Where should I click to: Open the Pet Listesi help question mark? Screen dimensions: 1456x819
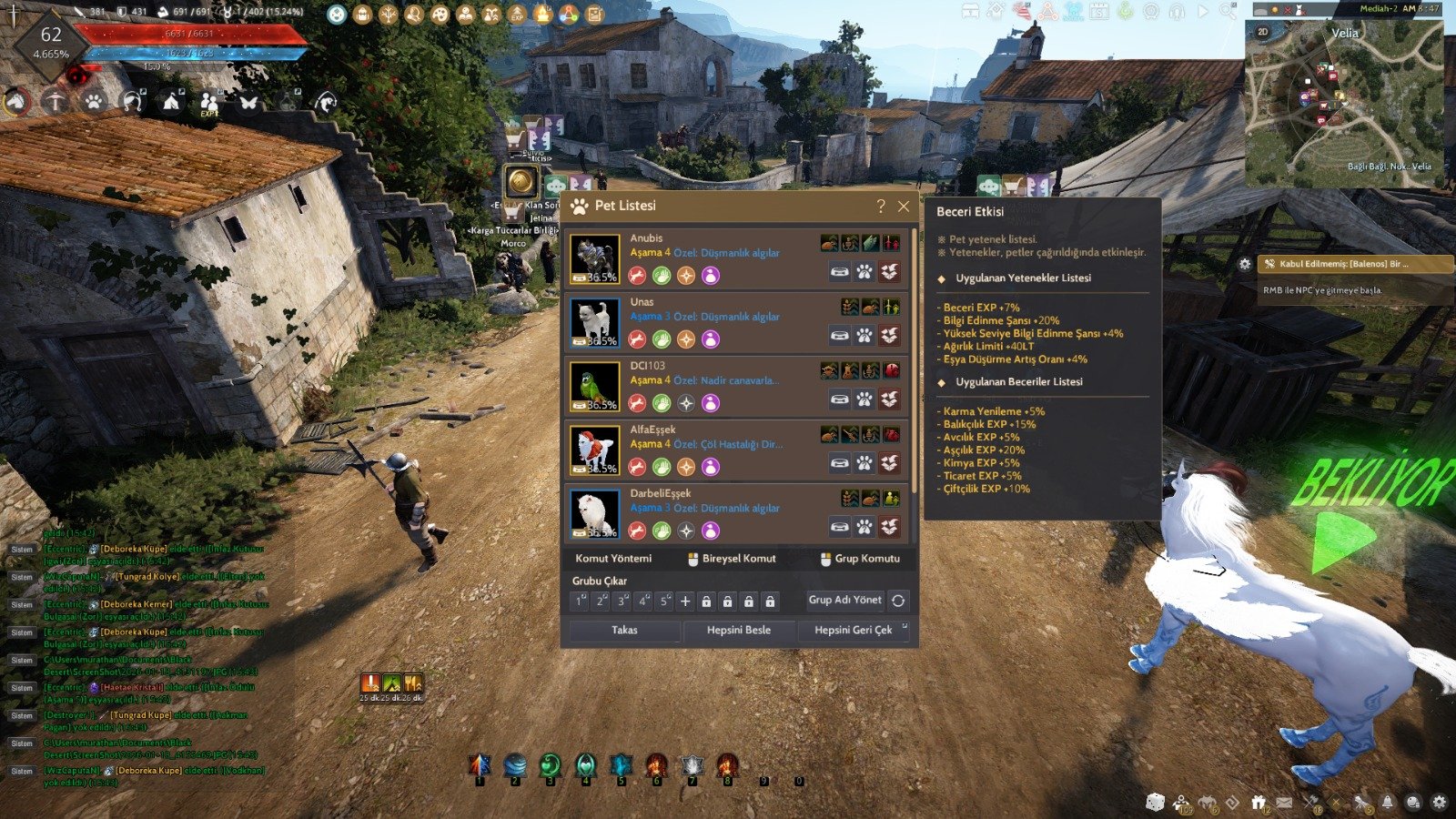coord(880,207)
